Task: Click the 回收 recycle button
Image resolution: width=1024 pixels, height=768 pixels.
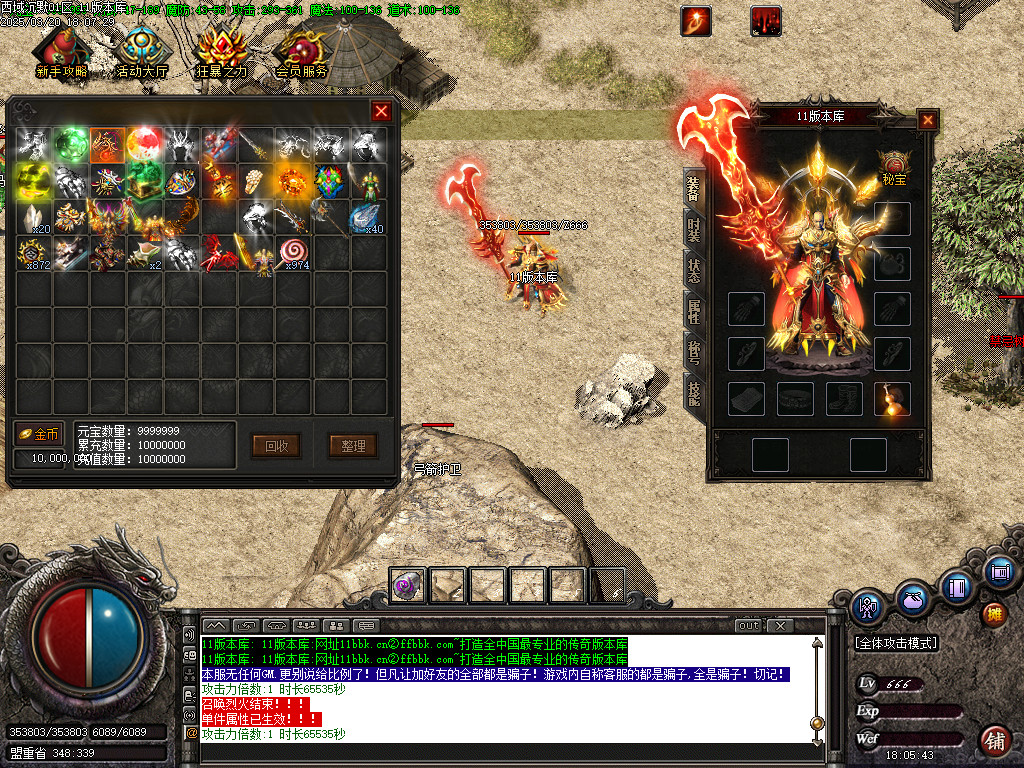Action: coord(276,446)
